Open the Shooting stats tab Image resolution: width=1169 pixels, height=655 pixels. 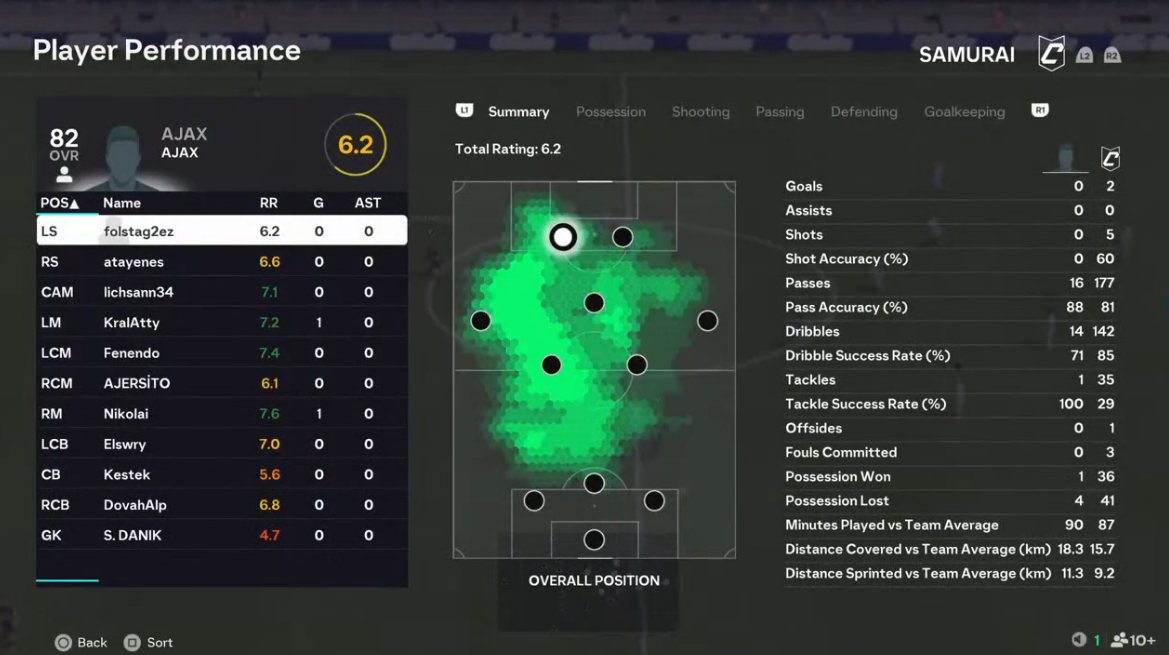700,112
